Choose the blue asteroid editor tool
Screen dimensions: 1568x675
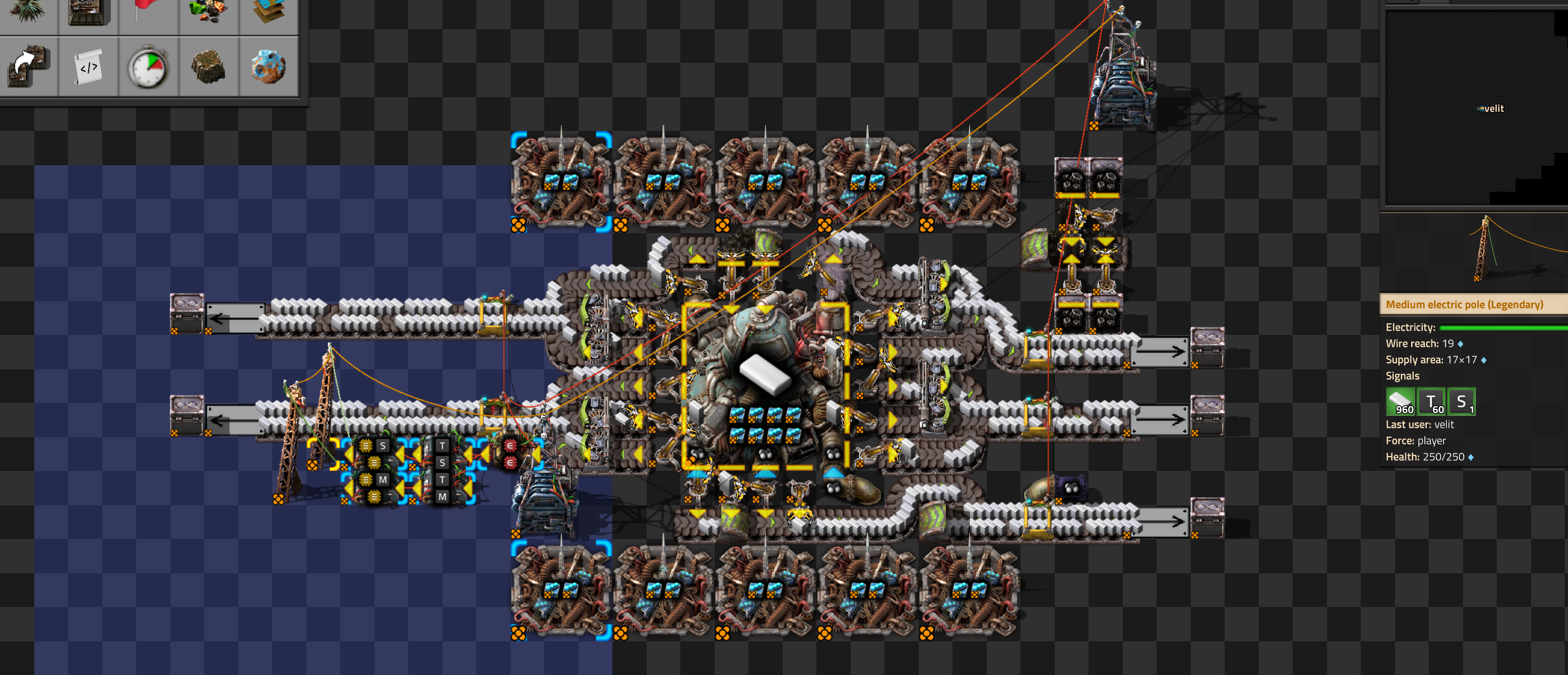coord(269,67)
